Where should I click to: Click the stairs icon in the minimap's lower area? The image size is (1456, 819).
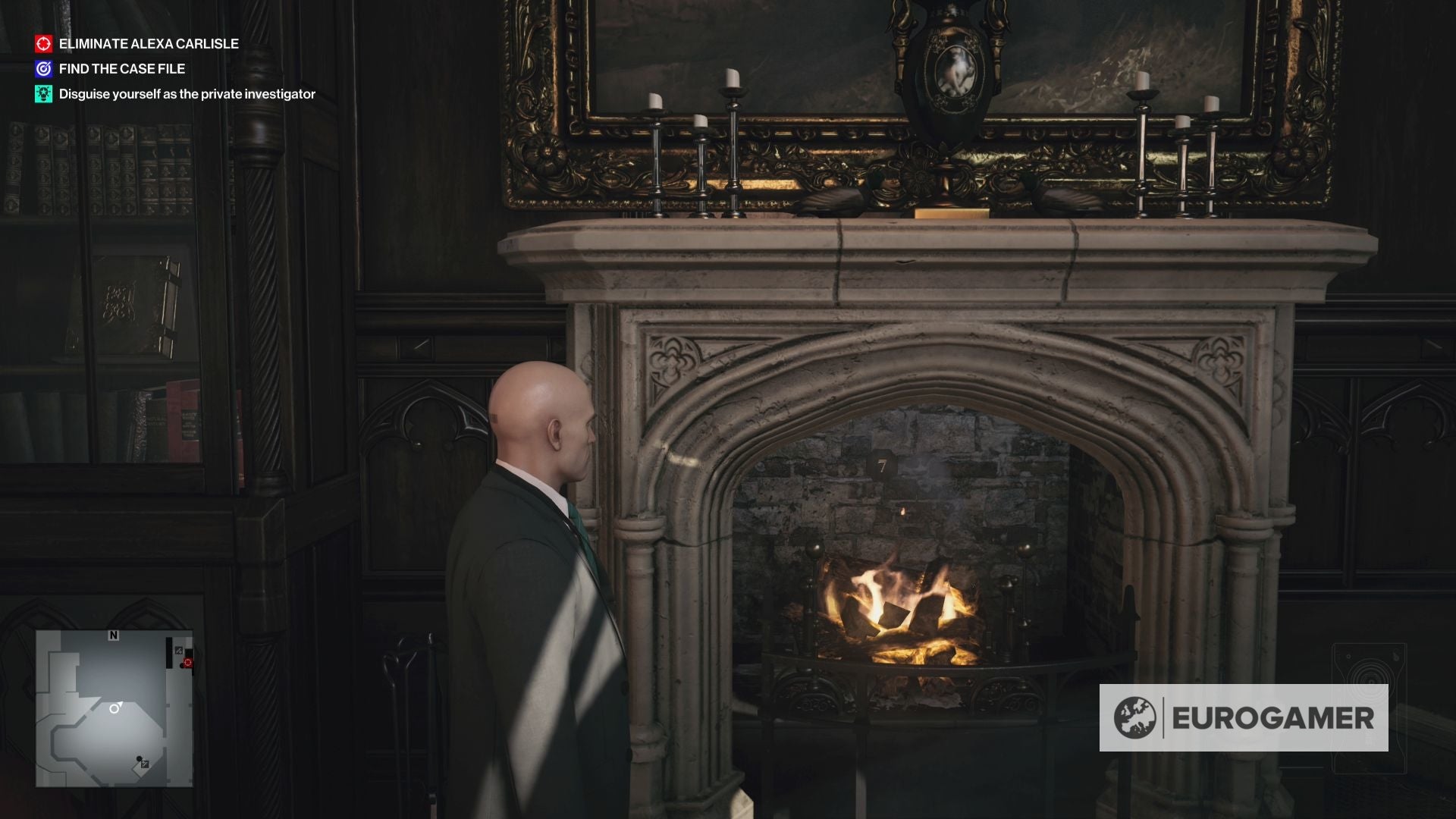tap(145, 764)
